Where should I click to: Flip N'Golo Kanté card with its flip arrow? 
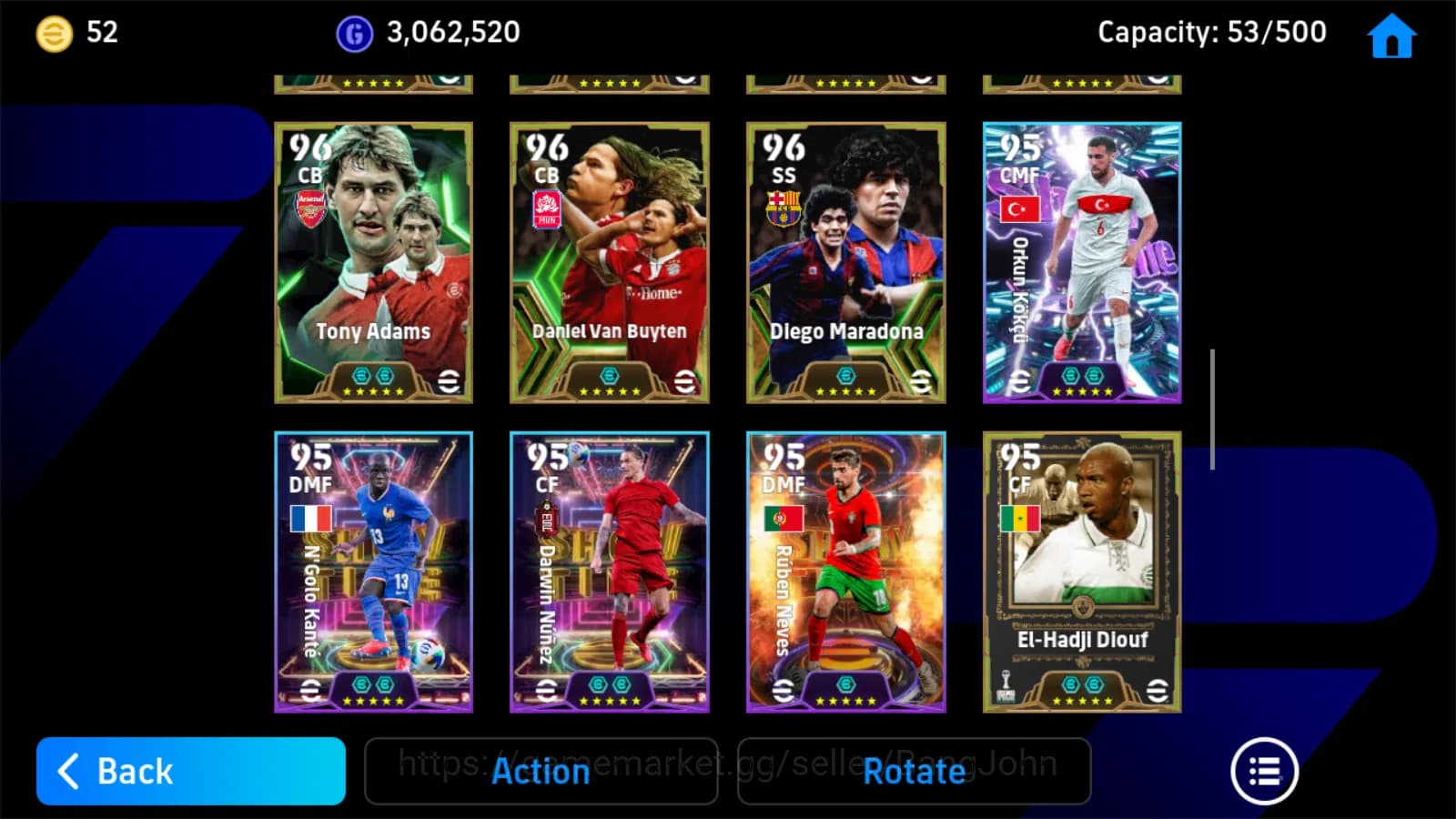click(309, 689)
